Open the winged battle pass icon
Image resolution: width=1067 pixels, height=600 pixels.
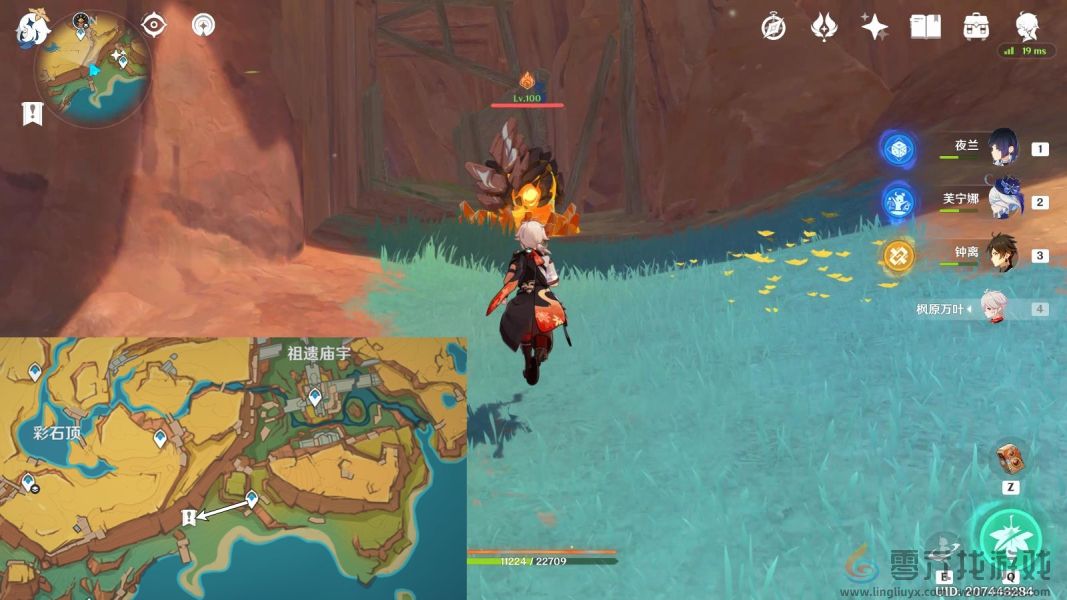tap(823, 27)
